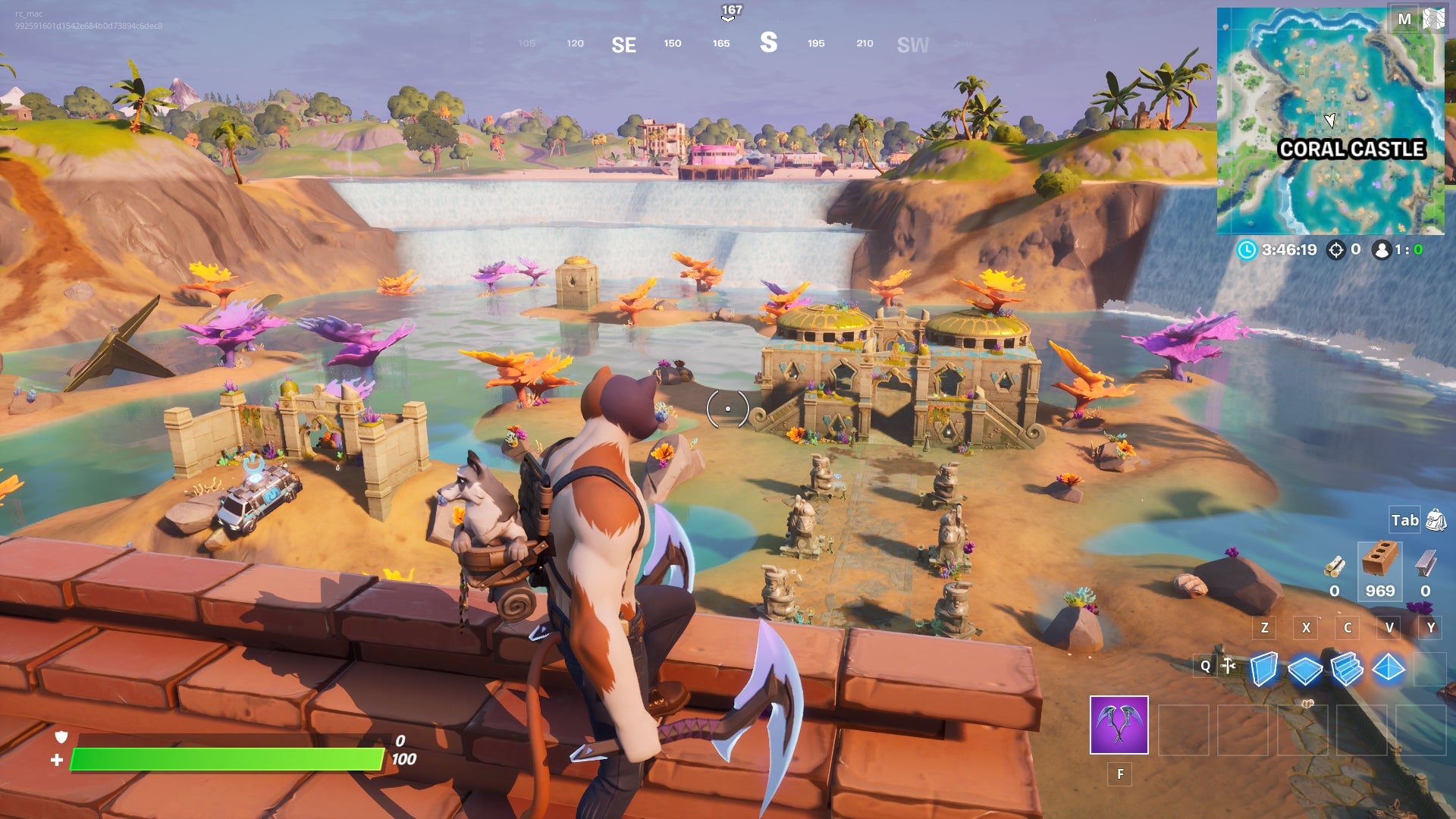The image size is (1456, 819).
Task: Select the purple pickaxe thumbnail in slot F
Action: (1119, 725)
